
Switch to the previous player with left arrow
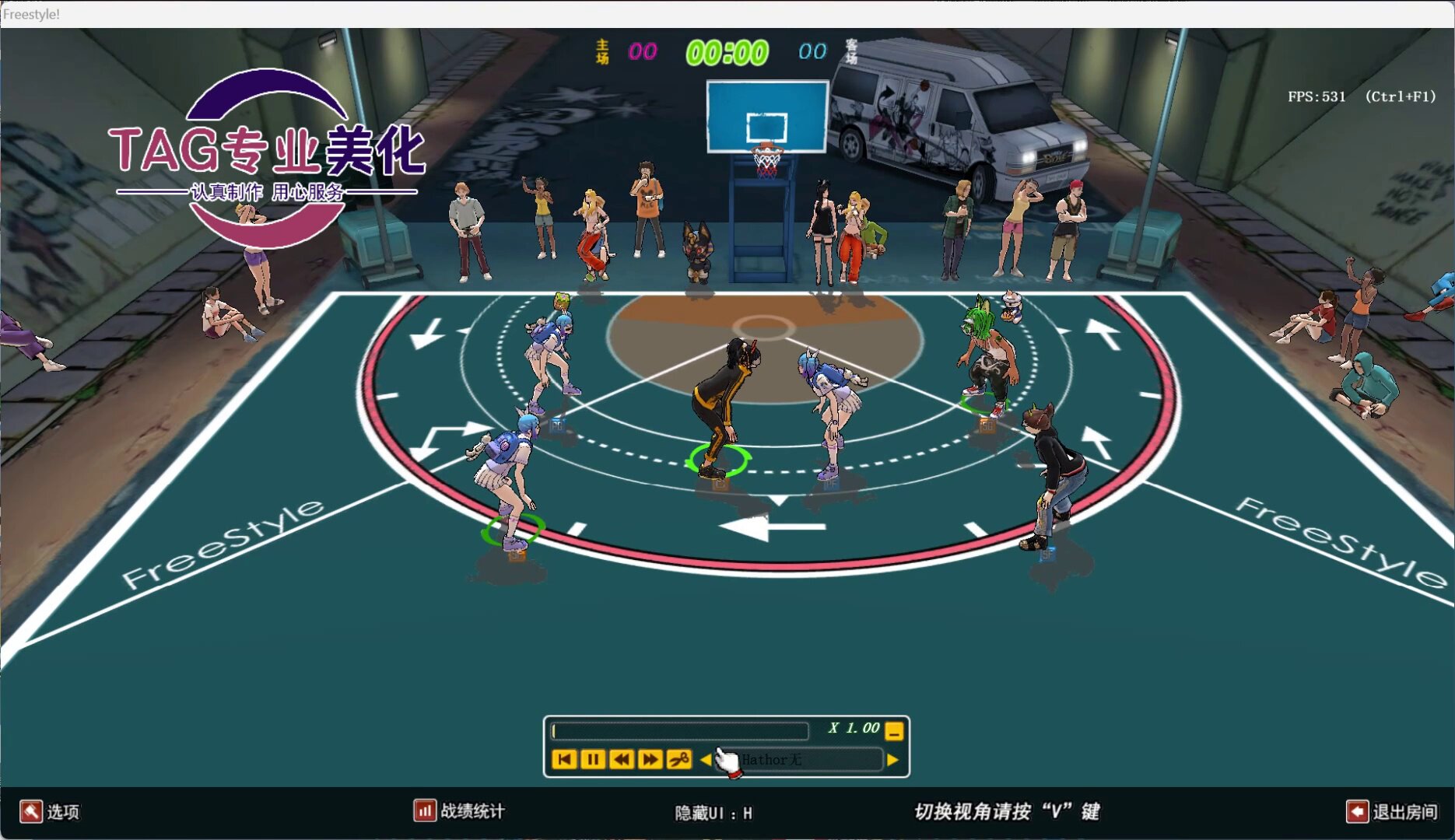705,759
